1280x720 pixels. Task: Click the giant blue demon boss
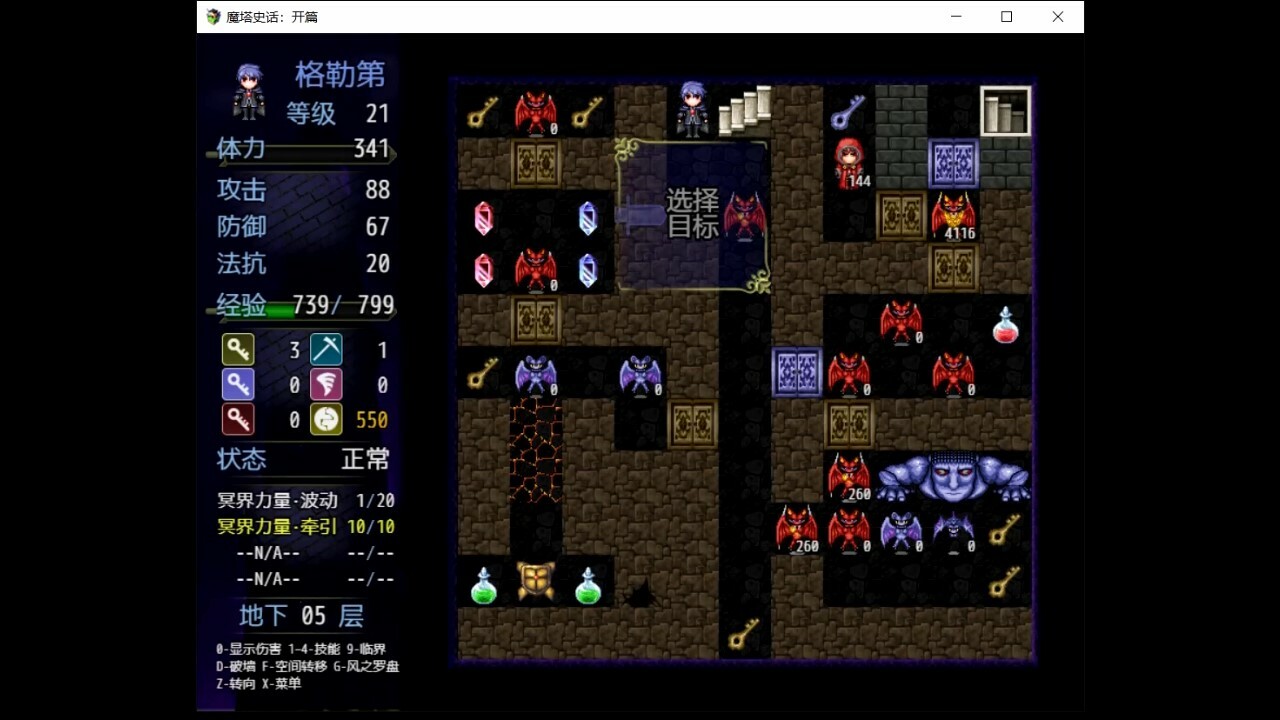tap(954, 480)
